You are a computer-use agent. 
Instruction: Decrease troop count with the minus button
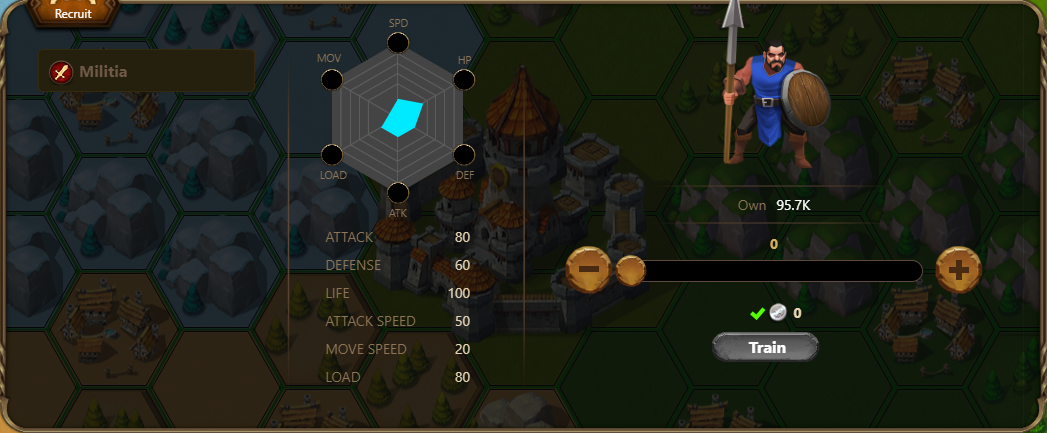[589, 270]
